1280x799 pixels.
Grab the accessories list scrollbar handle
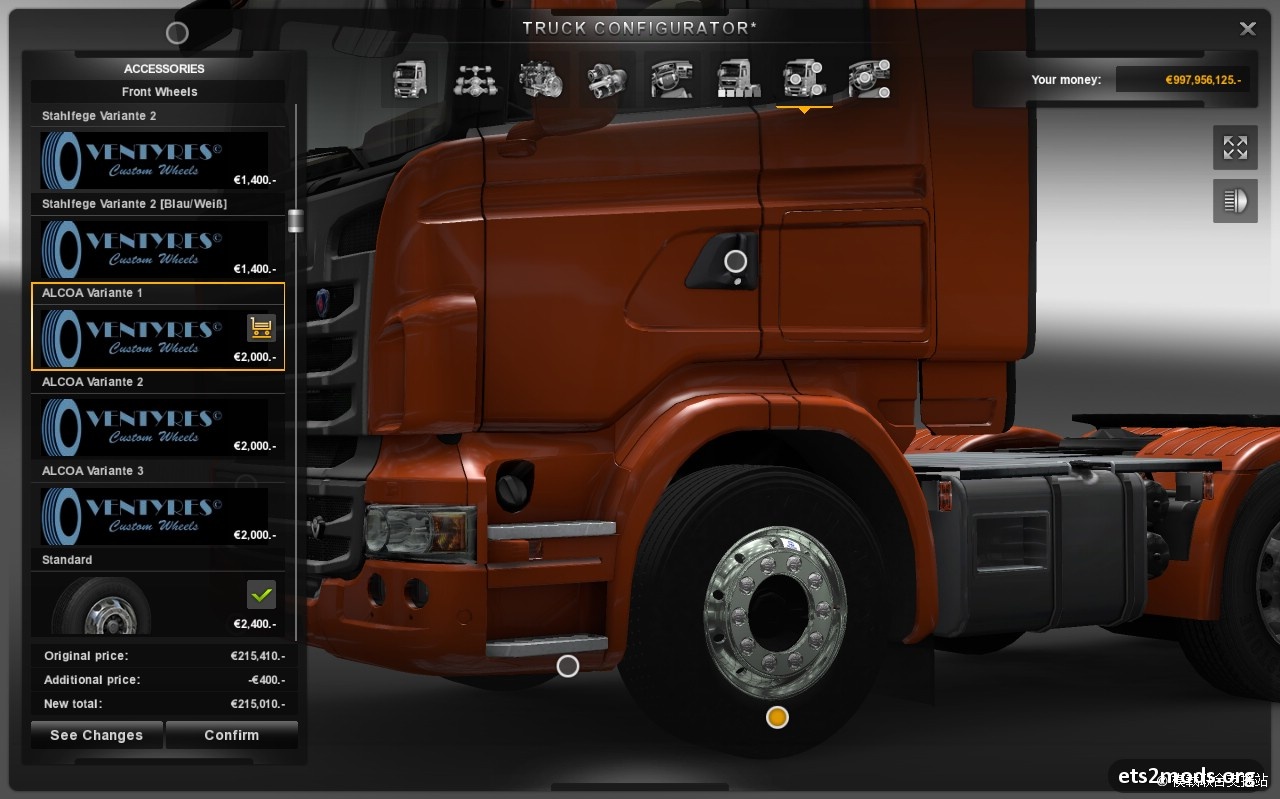295,221
